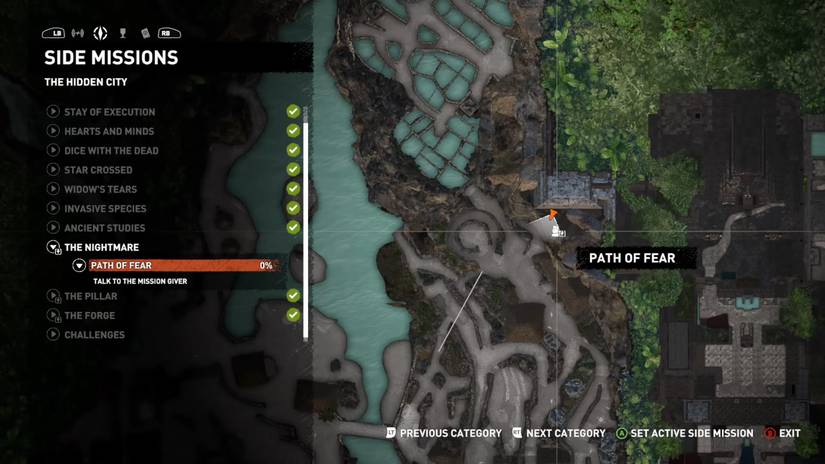Viewport: 825px width, 464px height.
Task: Select the Star Crossed side mission
Action: [98, 170]
